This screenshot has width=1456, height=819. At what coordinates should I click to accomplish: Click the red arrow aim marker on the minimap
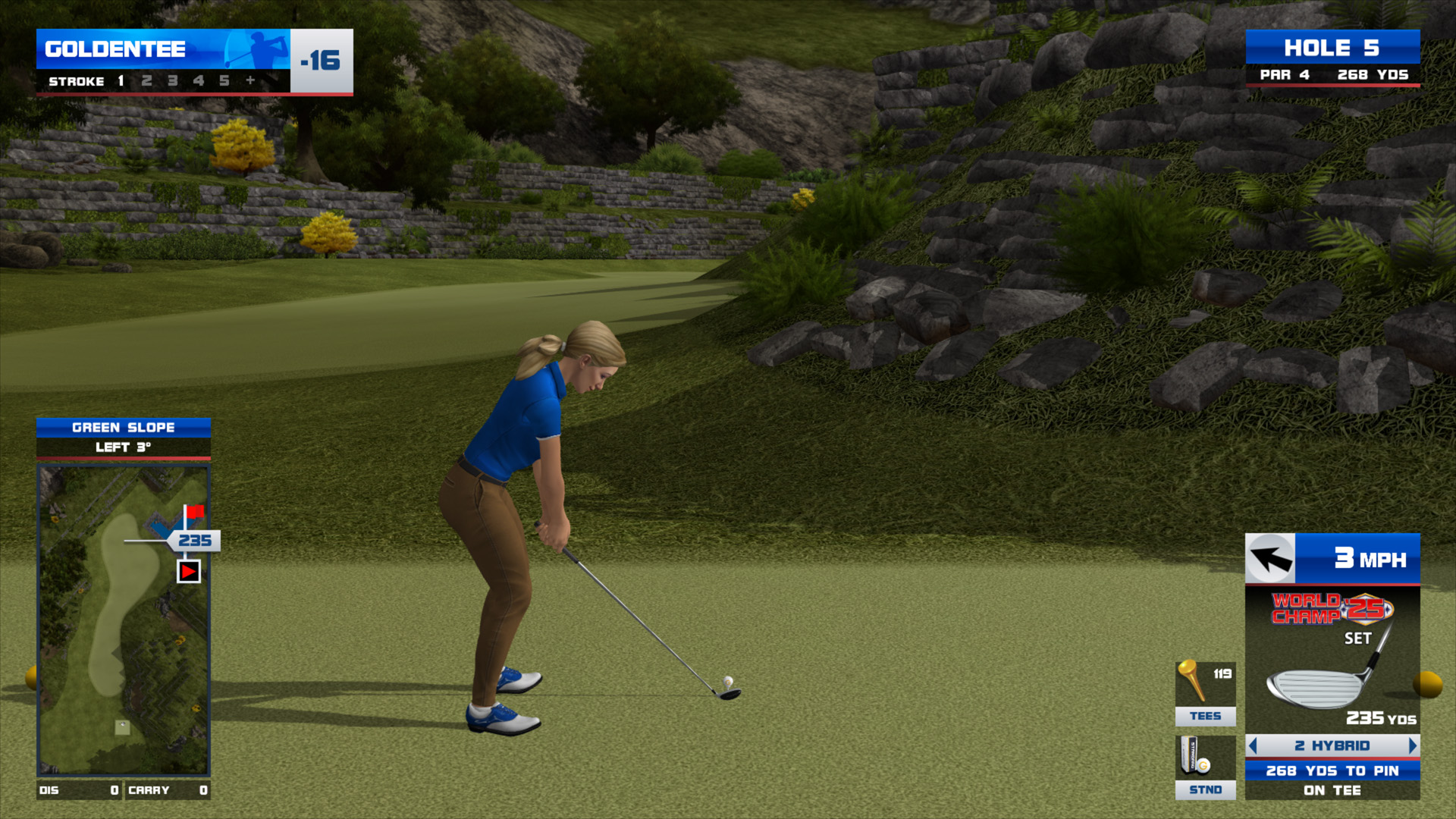click(189, 571)
